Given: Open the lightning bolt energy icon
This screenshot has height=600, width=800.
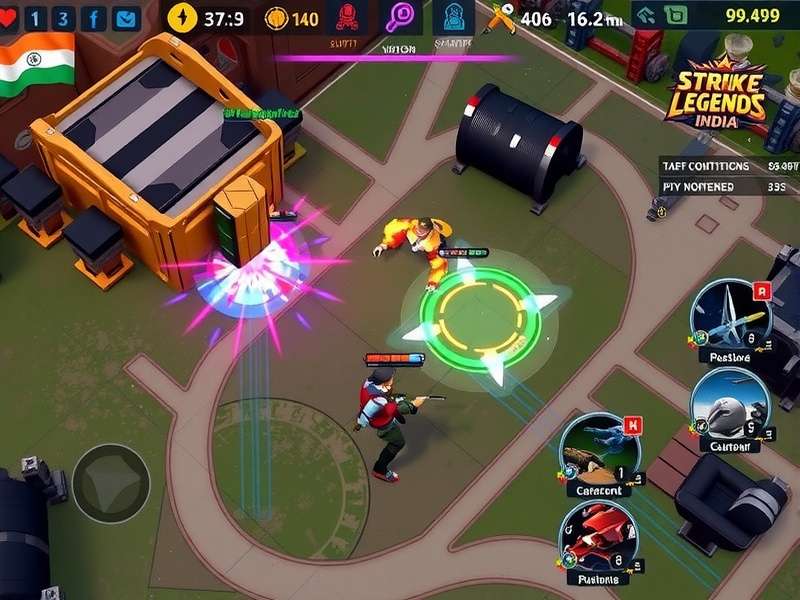Looking at the screenshot, I should point(183,17).
